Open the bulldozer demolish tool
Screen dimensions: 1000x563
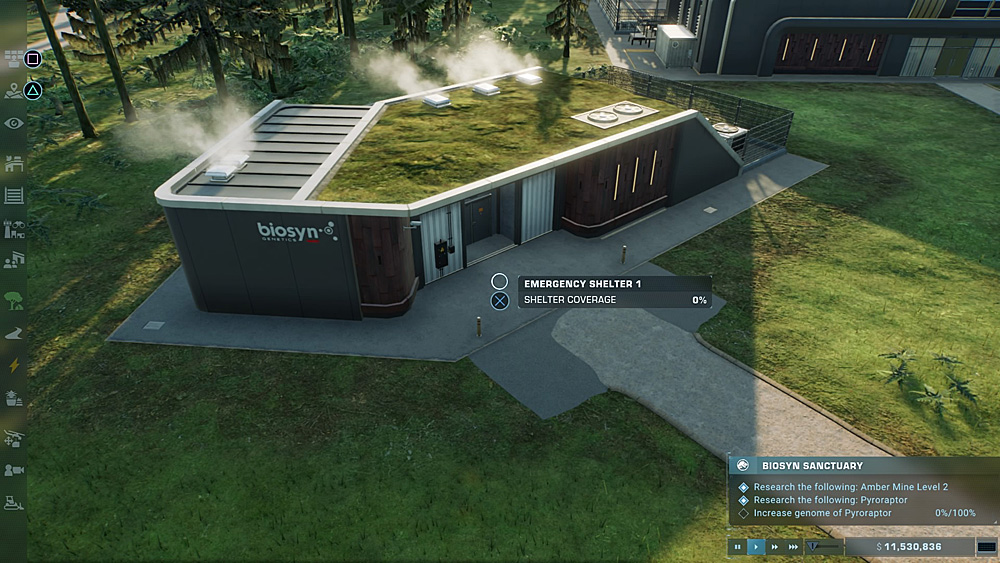click(14, 501)
